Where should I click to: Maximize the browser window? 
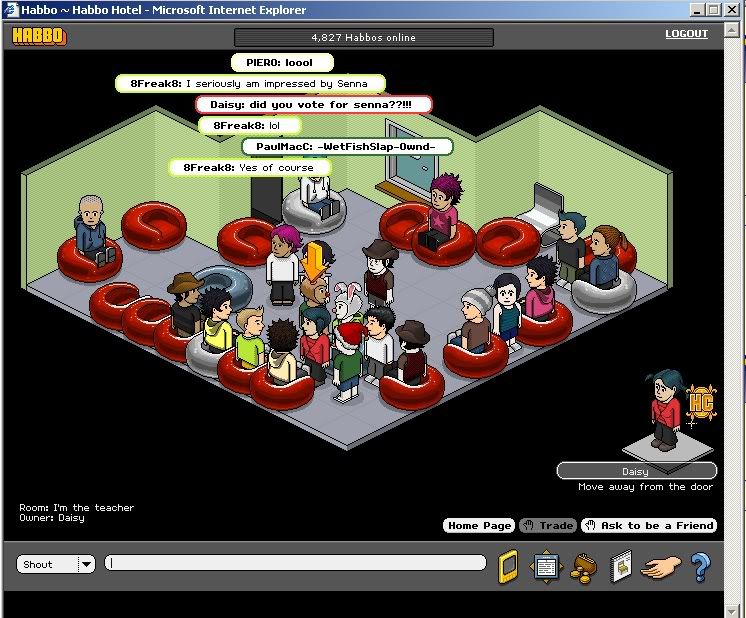pos(715,9)
